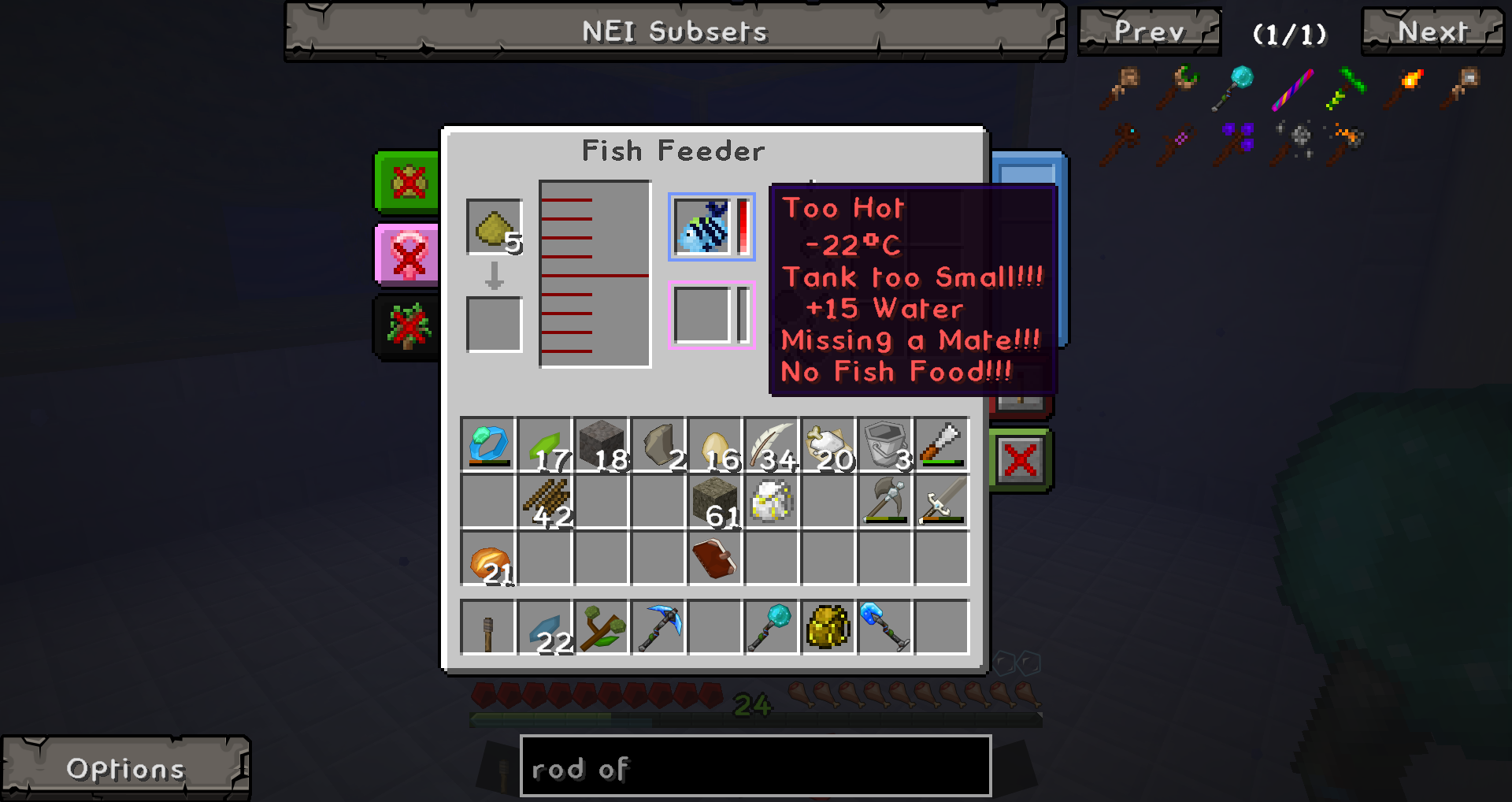Screen dimensions: 1512x802
Task: Open the dark plant side tab
Action: (407, 327)
